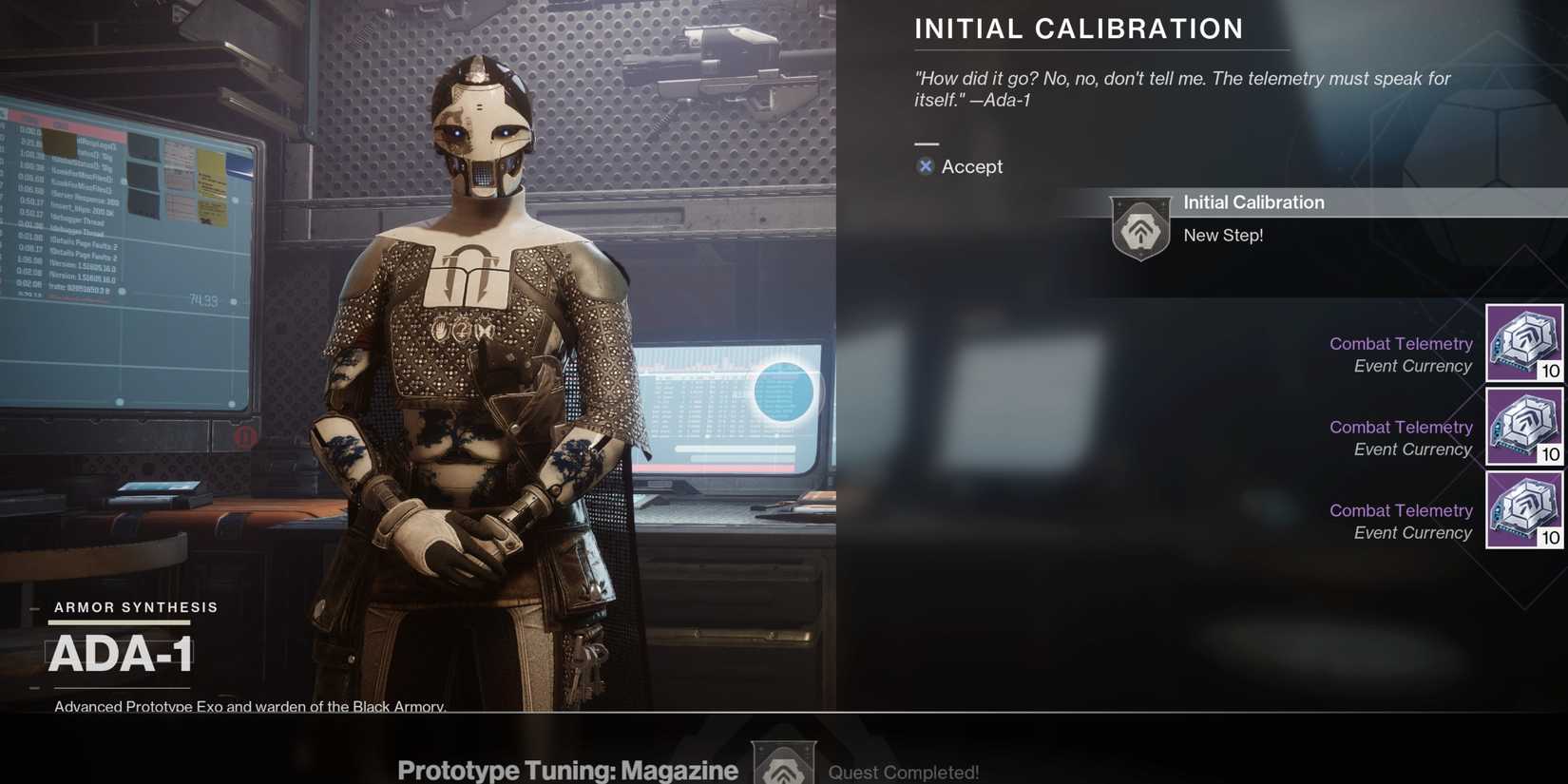Click the third Event Currency quantity badge
The width and height of the screenshot is (1568, 784).
[x=1551, y=535]
